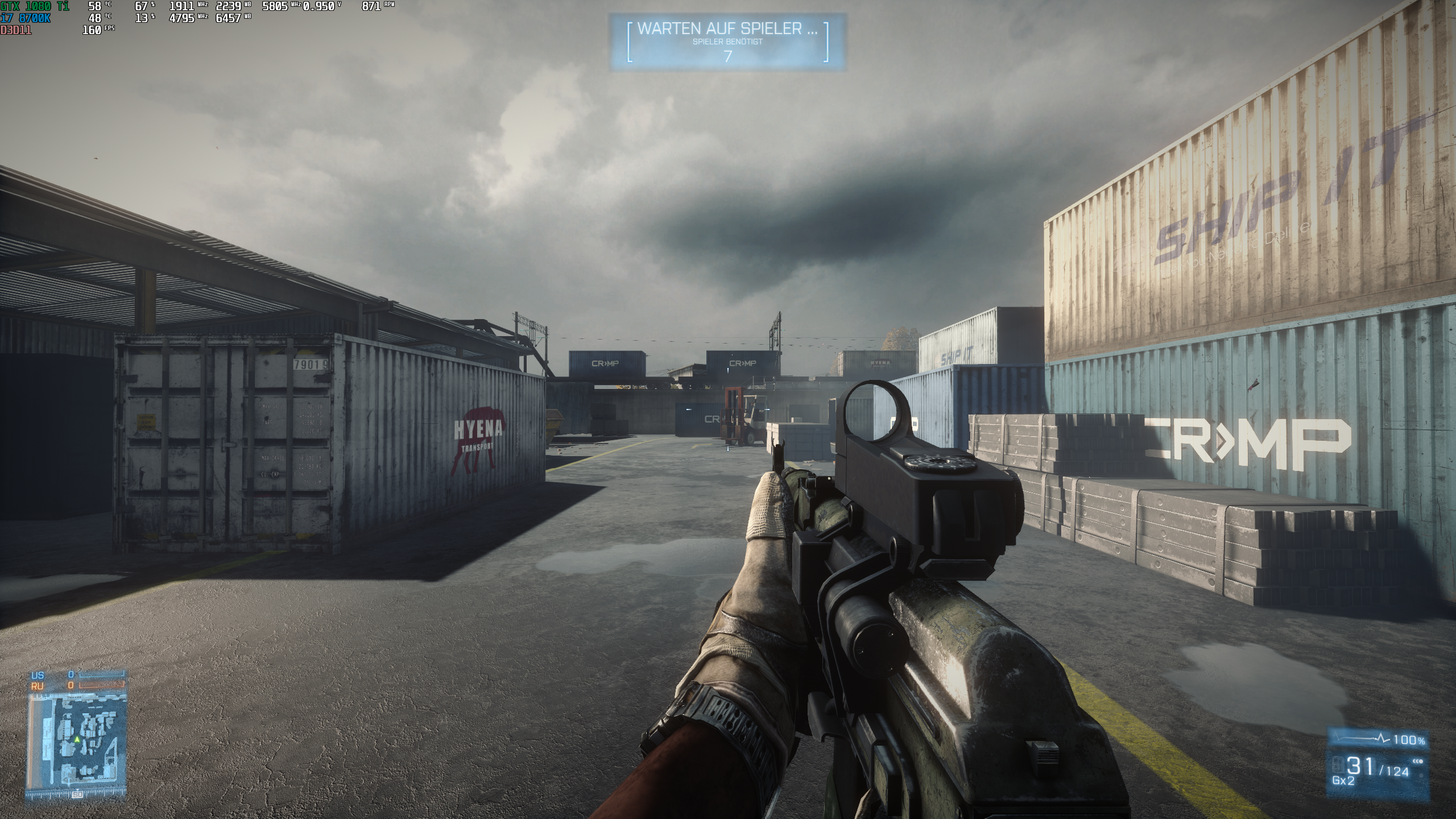Screen dimensions: 1456x819
Task: Click the Gx2 grenade icon in the HUD
Action: tap(1344, 781)
